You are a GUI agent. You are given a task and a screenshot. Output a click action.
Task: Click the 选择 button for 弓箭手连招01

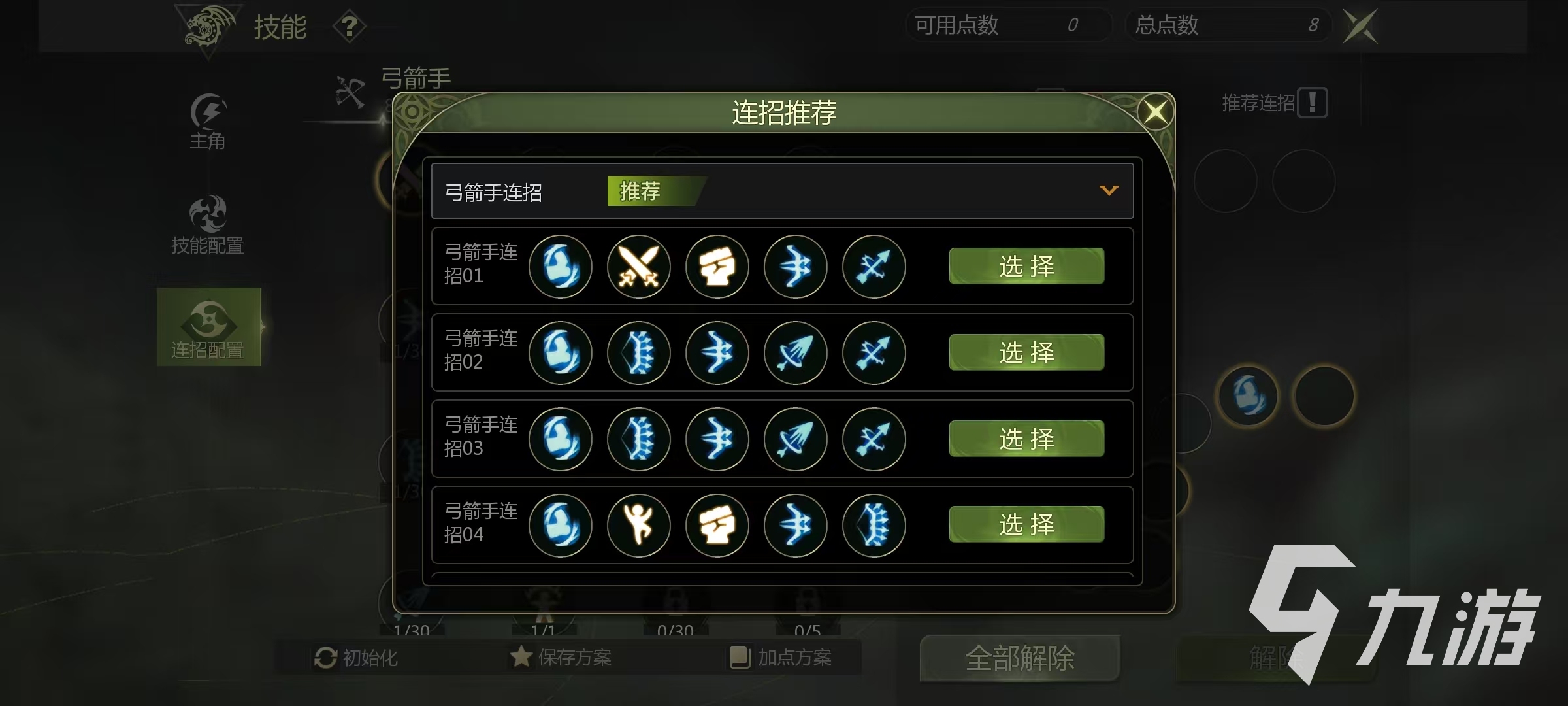[x=1026, y=267]
